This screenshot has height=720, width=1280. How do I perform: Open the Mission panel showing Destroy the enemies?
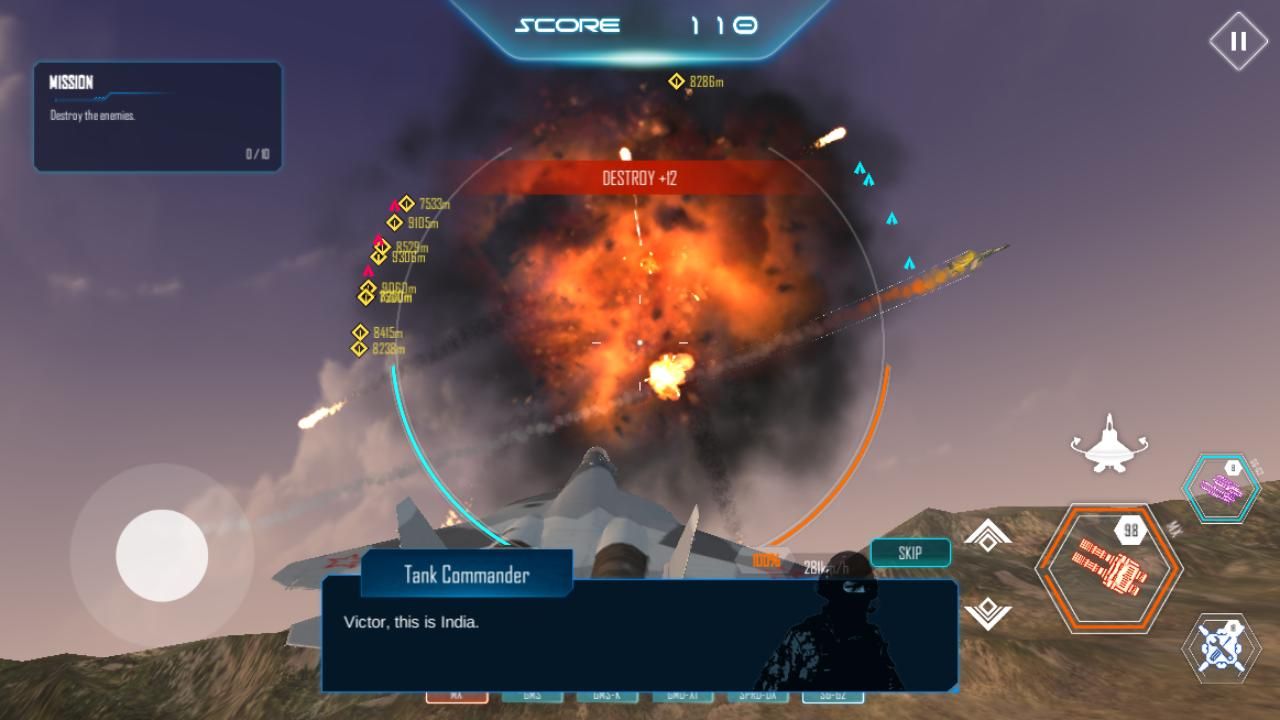pyautogui.click(x=156, y=115)
